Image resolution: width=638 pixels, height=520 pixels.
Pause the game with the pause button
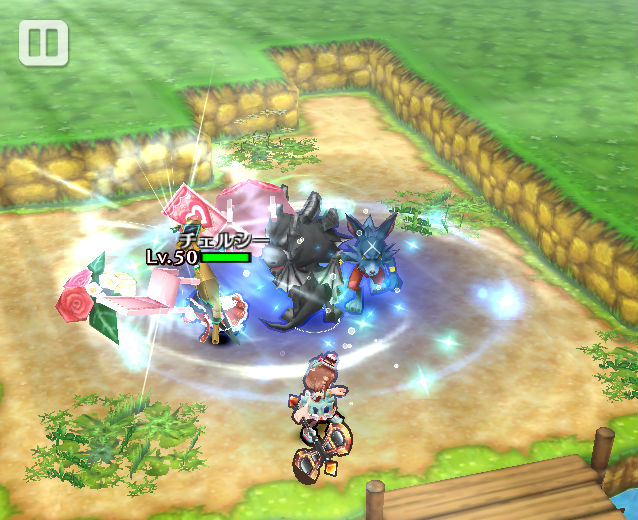pos(43,43)
